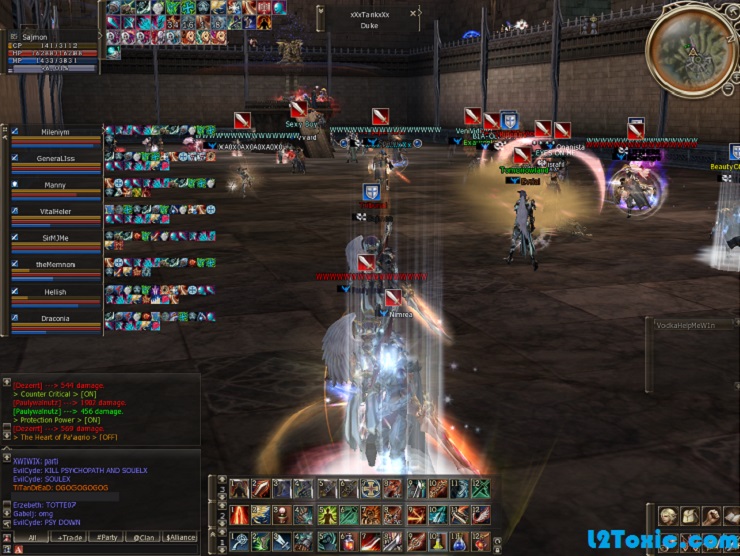The image size is (740, 556).
Task: Select the xXxTankxXx target window
Action: 369,20
